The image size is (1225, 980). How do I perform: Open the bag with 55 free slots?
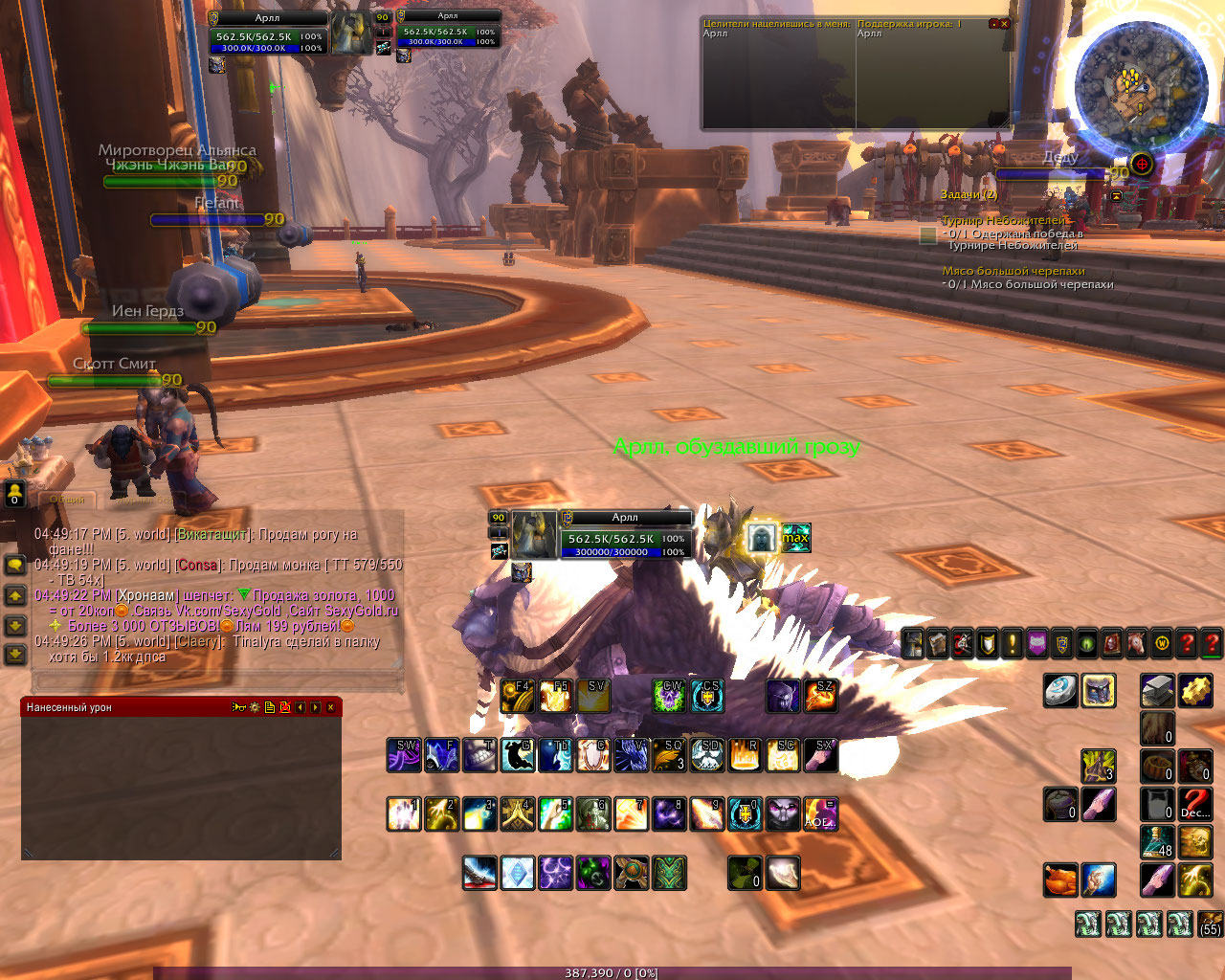pos(1210,924)
